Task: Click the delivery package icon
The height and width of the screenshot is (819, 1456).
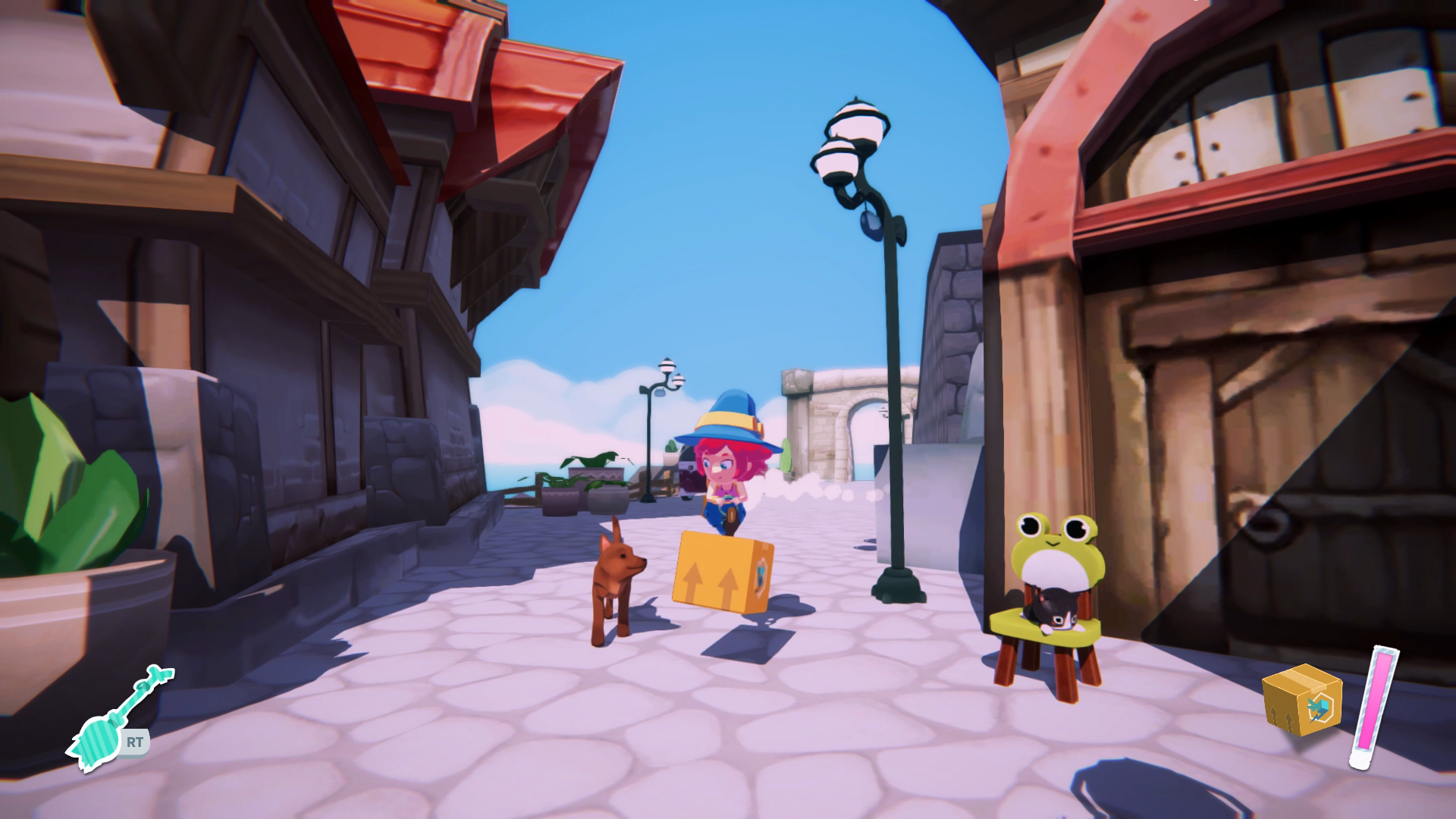Action: point(1301,701)
